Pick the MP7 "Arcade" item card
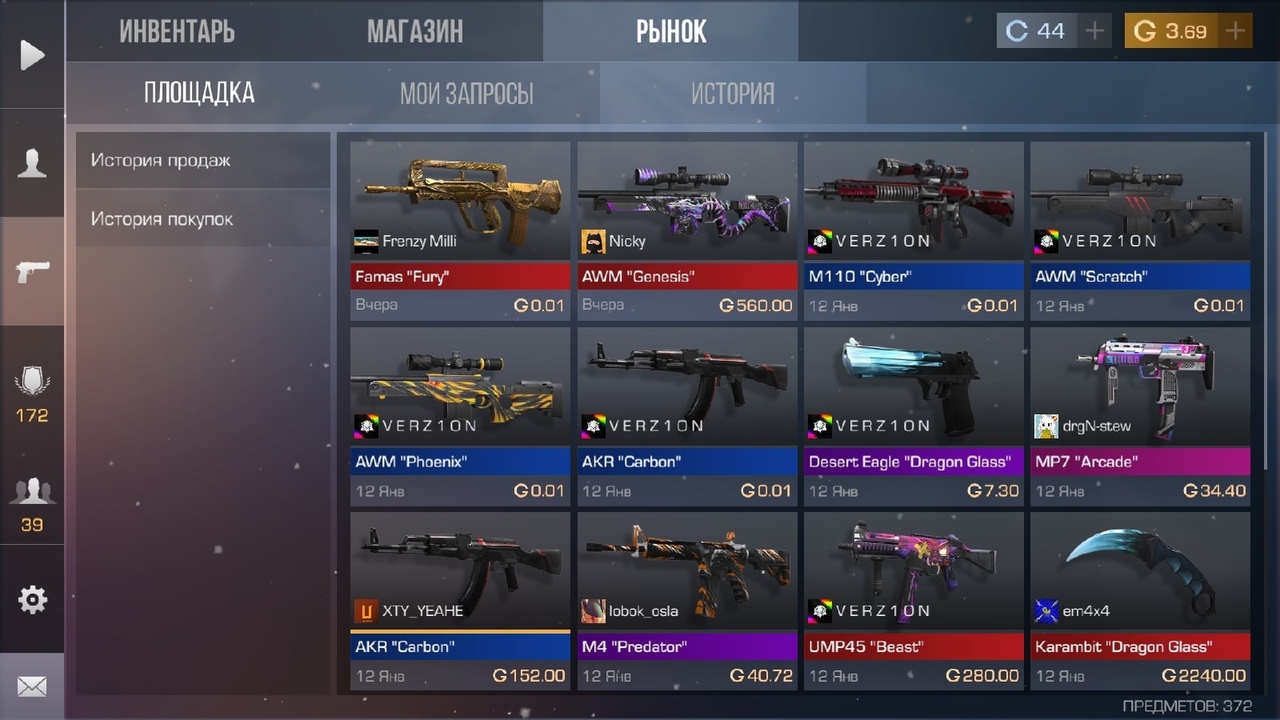This screenshot has height=720, width=1280. click(1140, 415)
